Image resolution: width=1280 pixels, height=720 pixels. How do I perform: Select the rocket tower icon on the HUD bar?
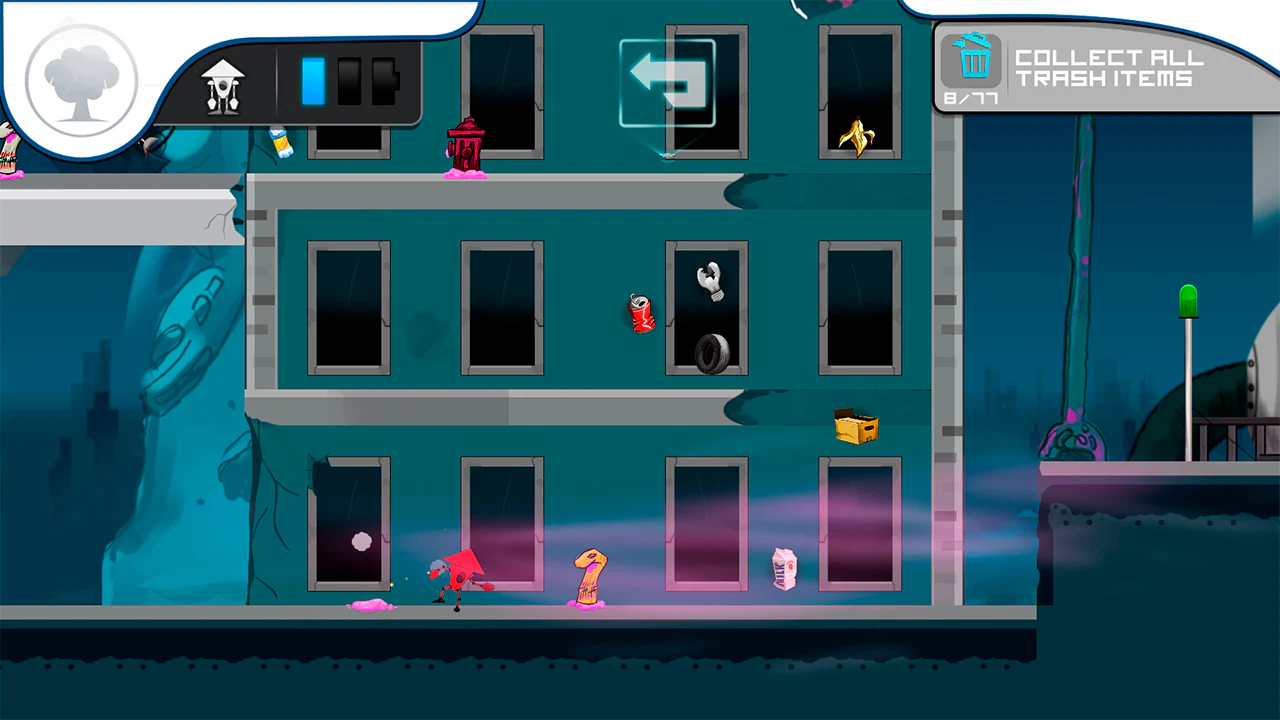coord(222,85)
